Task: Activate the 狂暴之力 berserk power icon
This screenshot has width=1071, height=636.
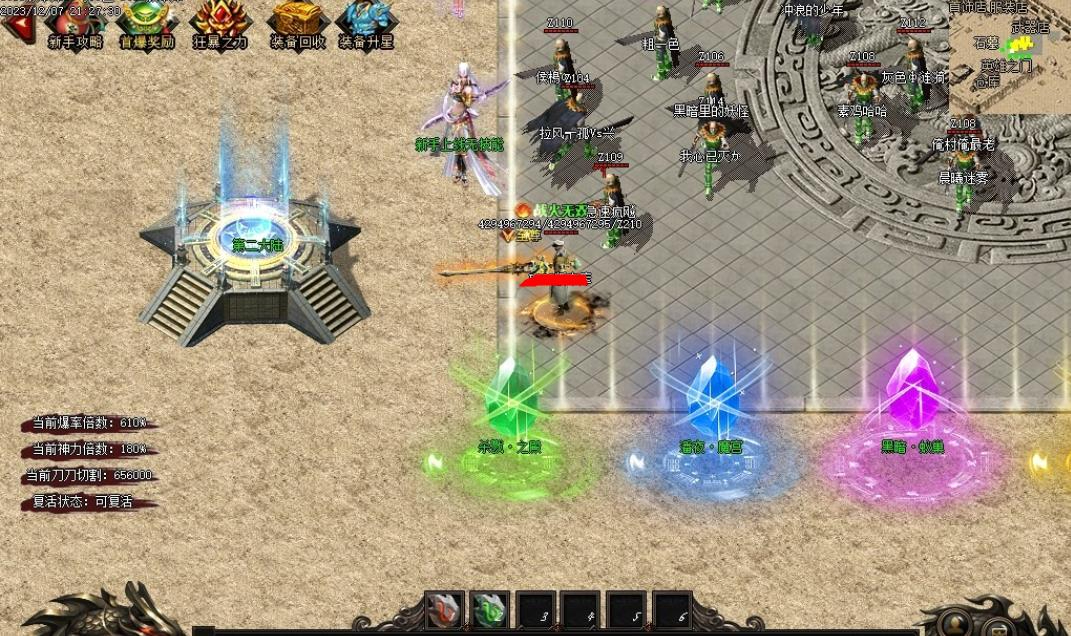Action: [219, 24]
